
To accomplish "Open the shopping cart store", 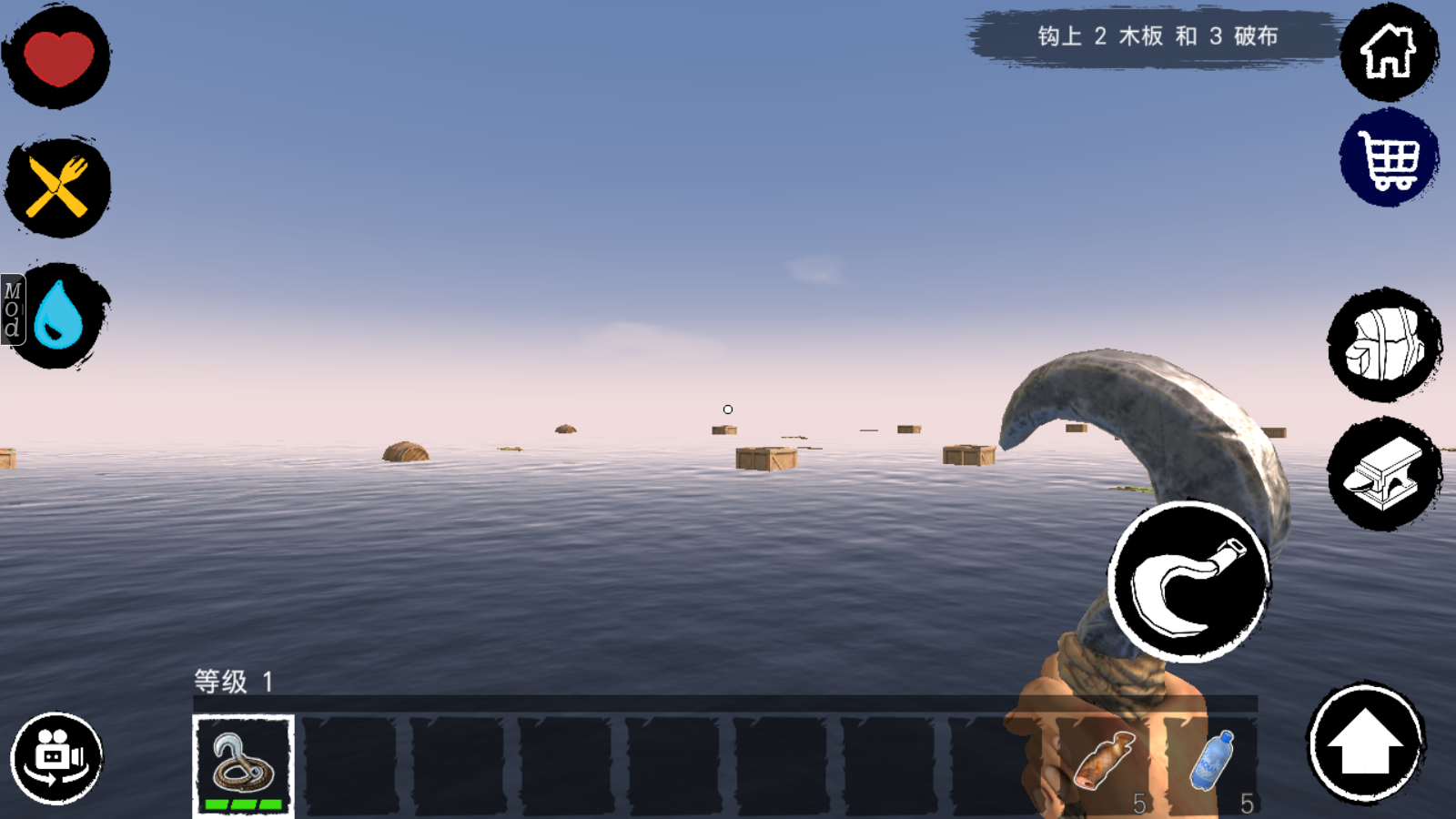I will point(1389,158).
